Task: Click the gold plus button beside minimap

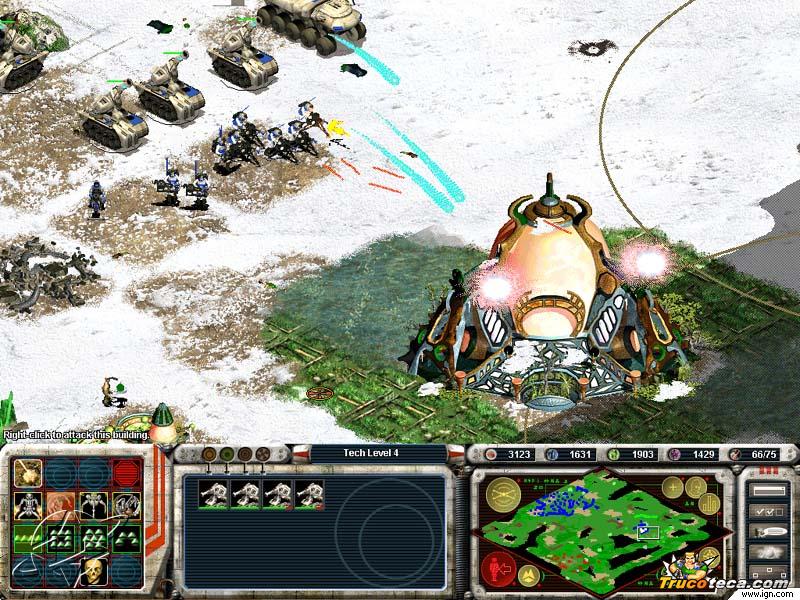Action: 672,487
